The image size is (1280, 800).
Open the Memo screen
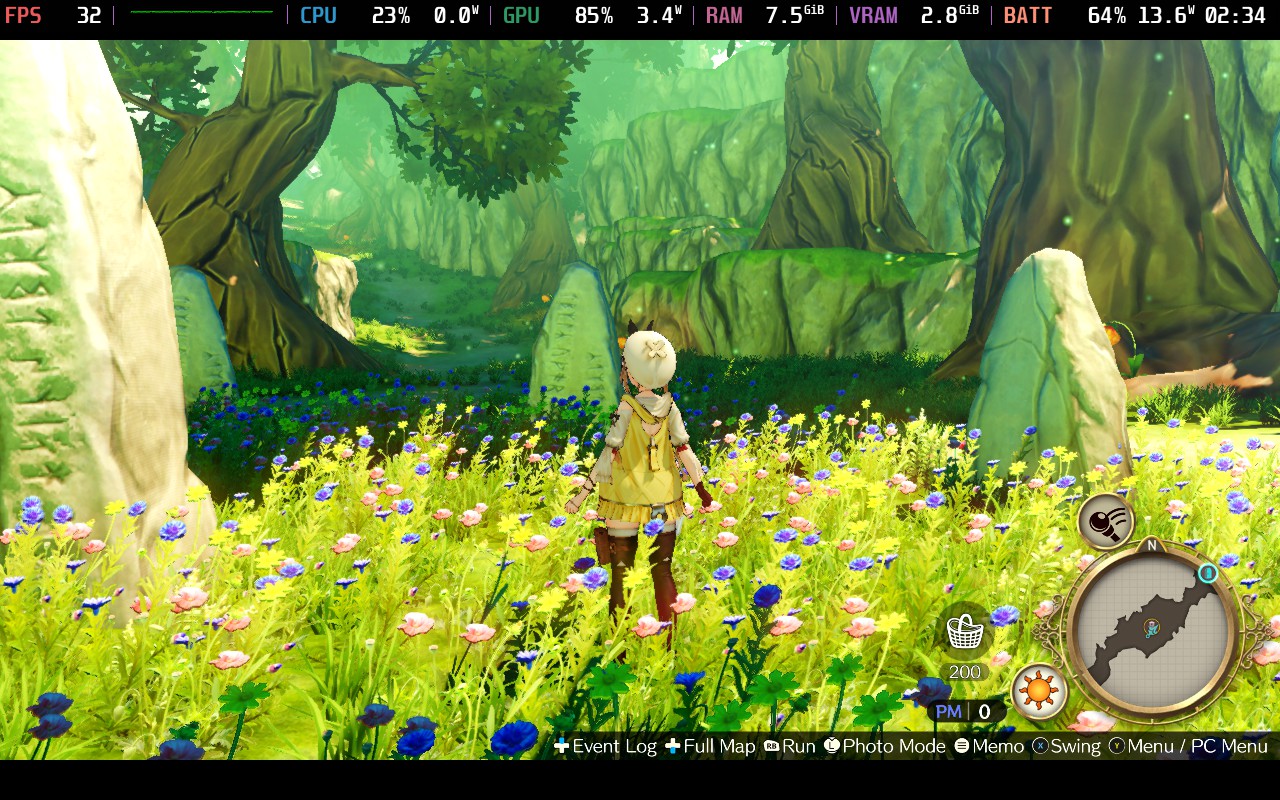[997, 747]
